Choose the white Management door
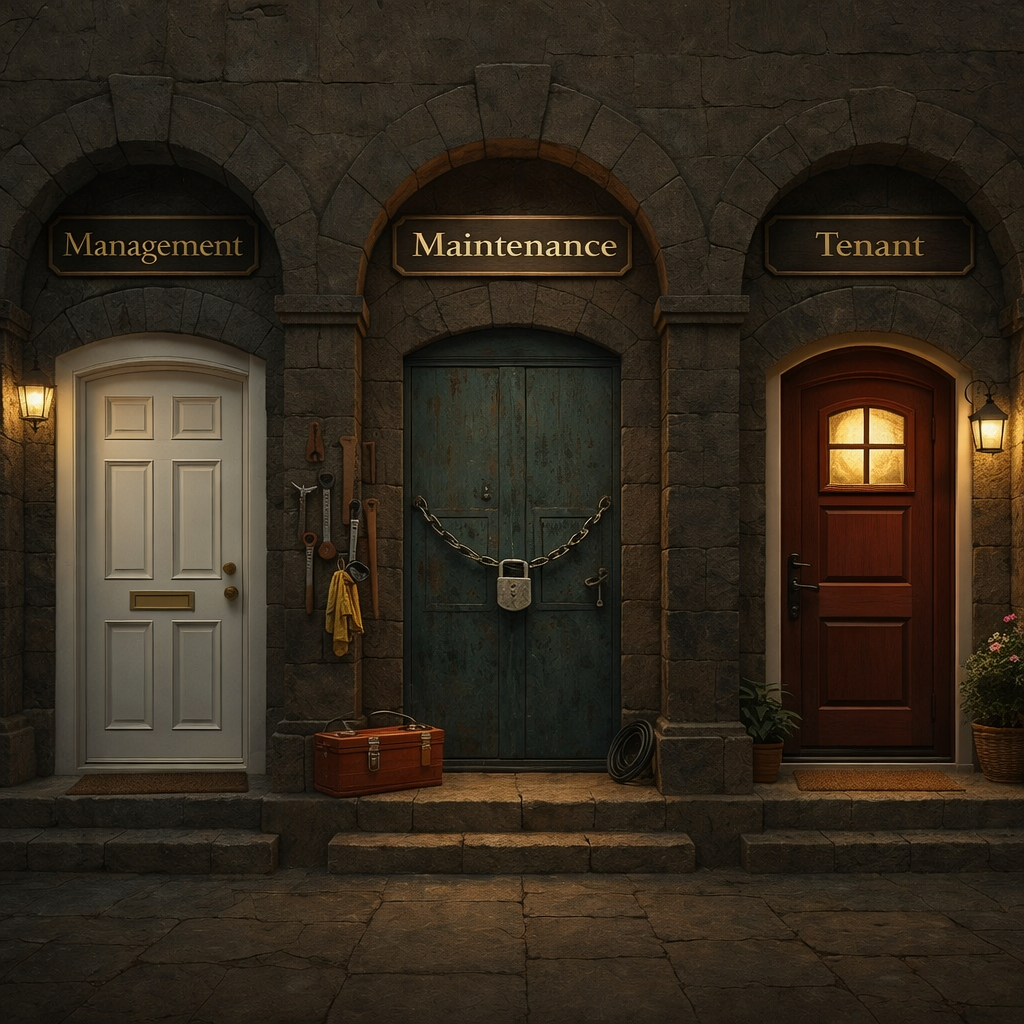1024x1024 pixels. [163, 560]
